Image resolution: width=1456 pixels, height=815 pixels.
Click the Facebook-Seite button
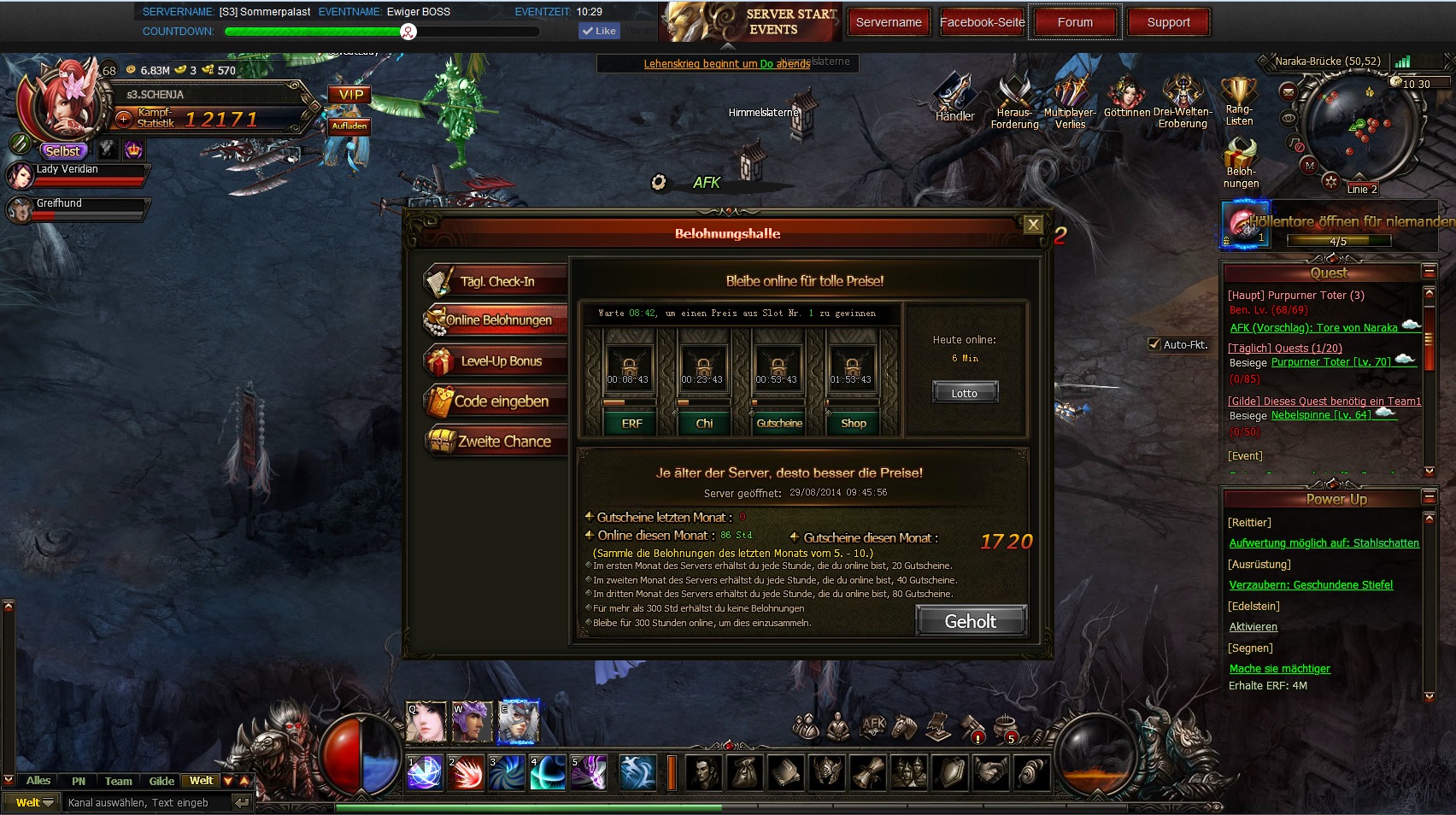982,22
